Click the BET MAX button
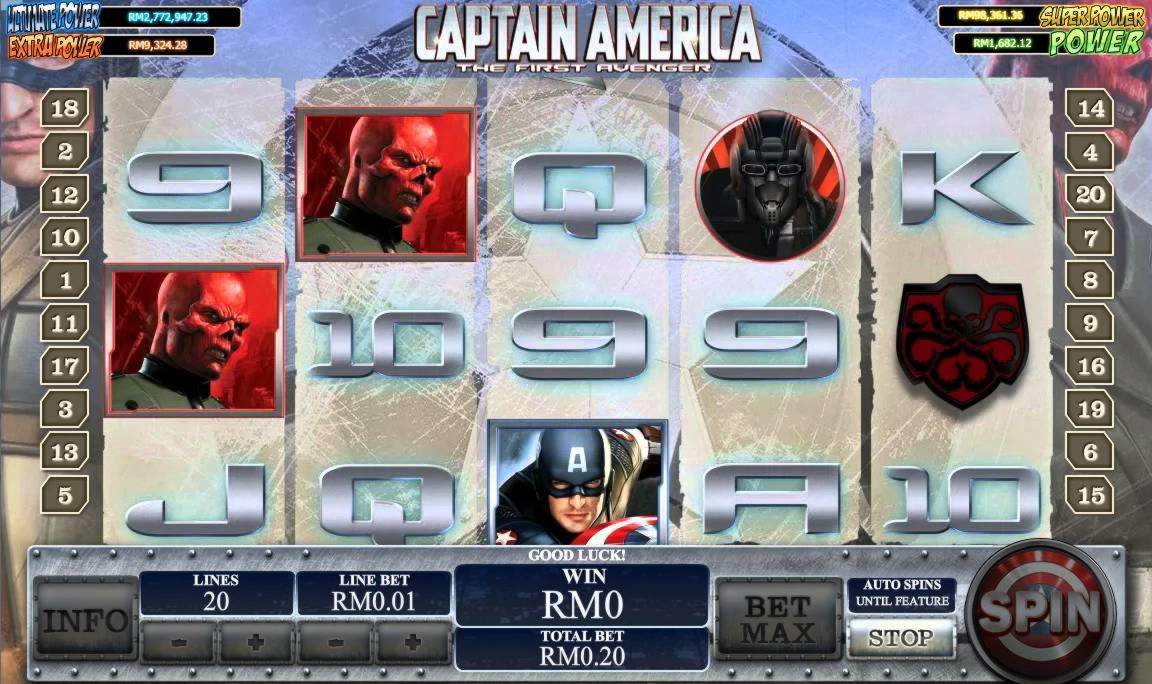 [x=777, y=619]
